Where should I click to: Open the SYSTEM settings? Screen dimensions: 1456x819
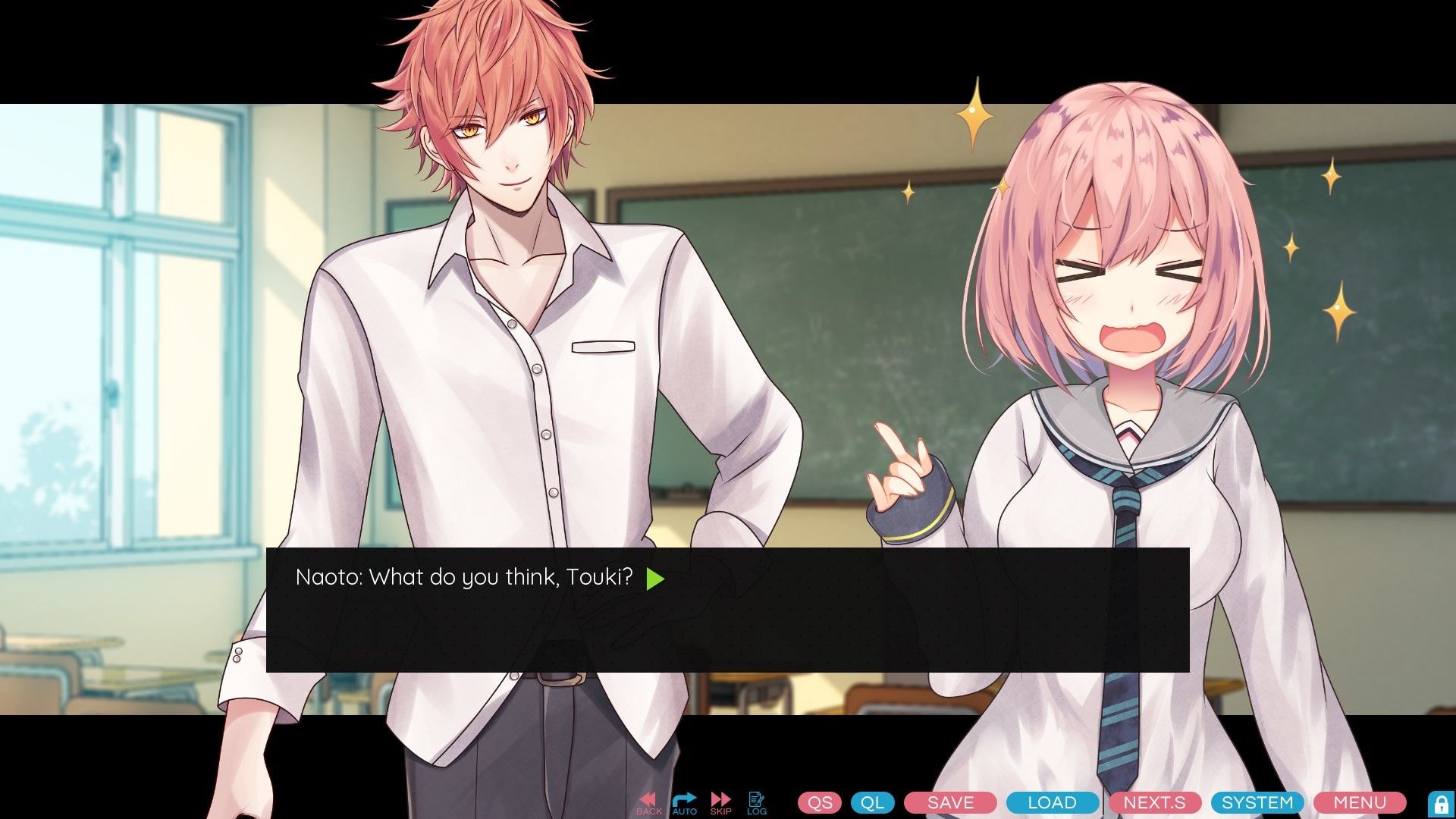[x=1257, y=802]
